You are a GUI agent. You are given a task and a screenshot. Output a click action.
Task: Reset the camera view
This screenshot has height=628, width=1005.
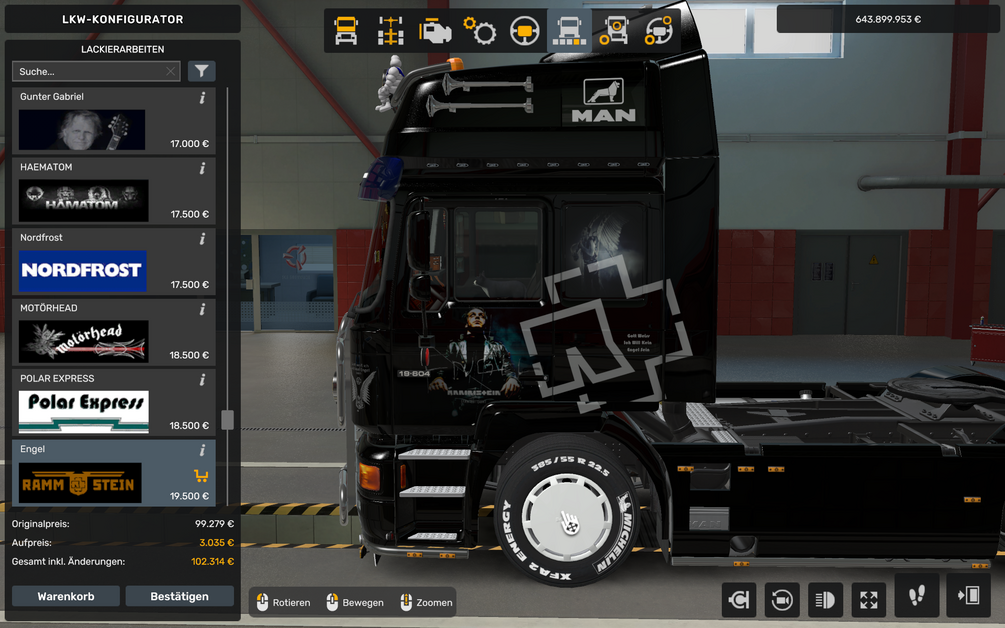781,600
